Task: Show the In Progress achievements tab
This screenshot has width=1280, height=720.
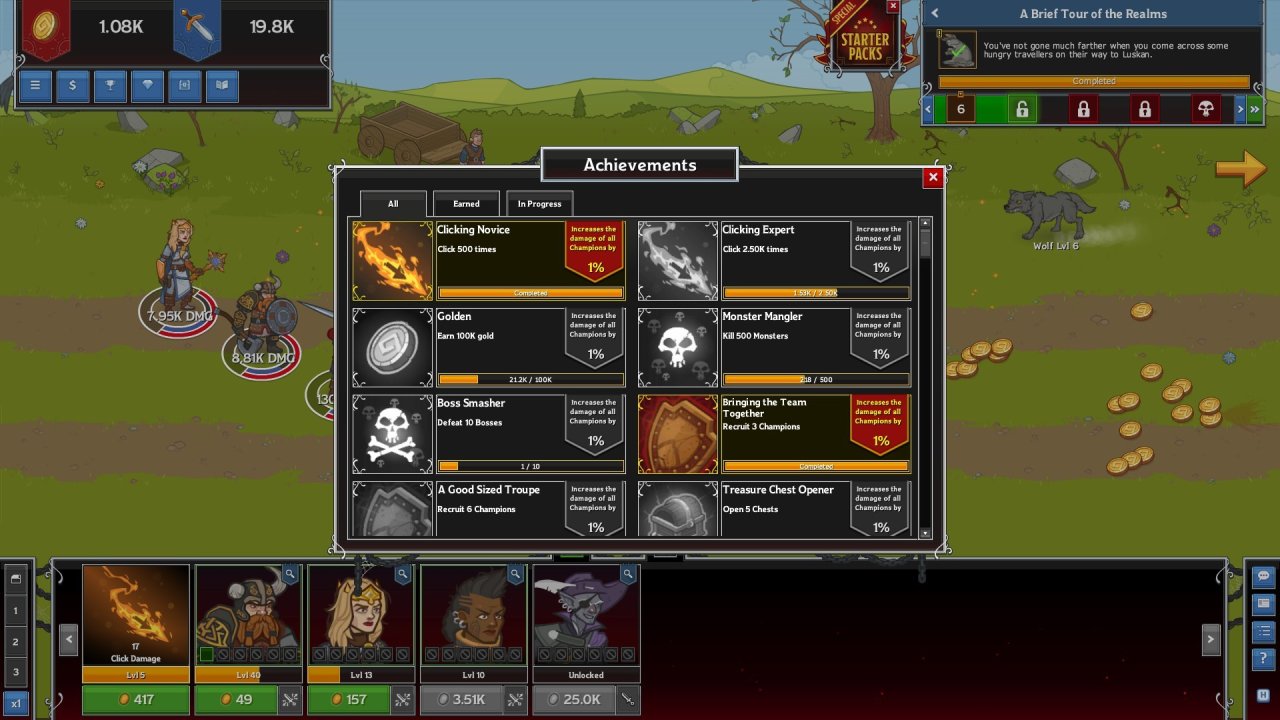Action: [539, 204]
